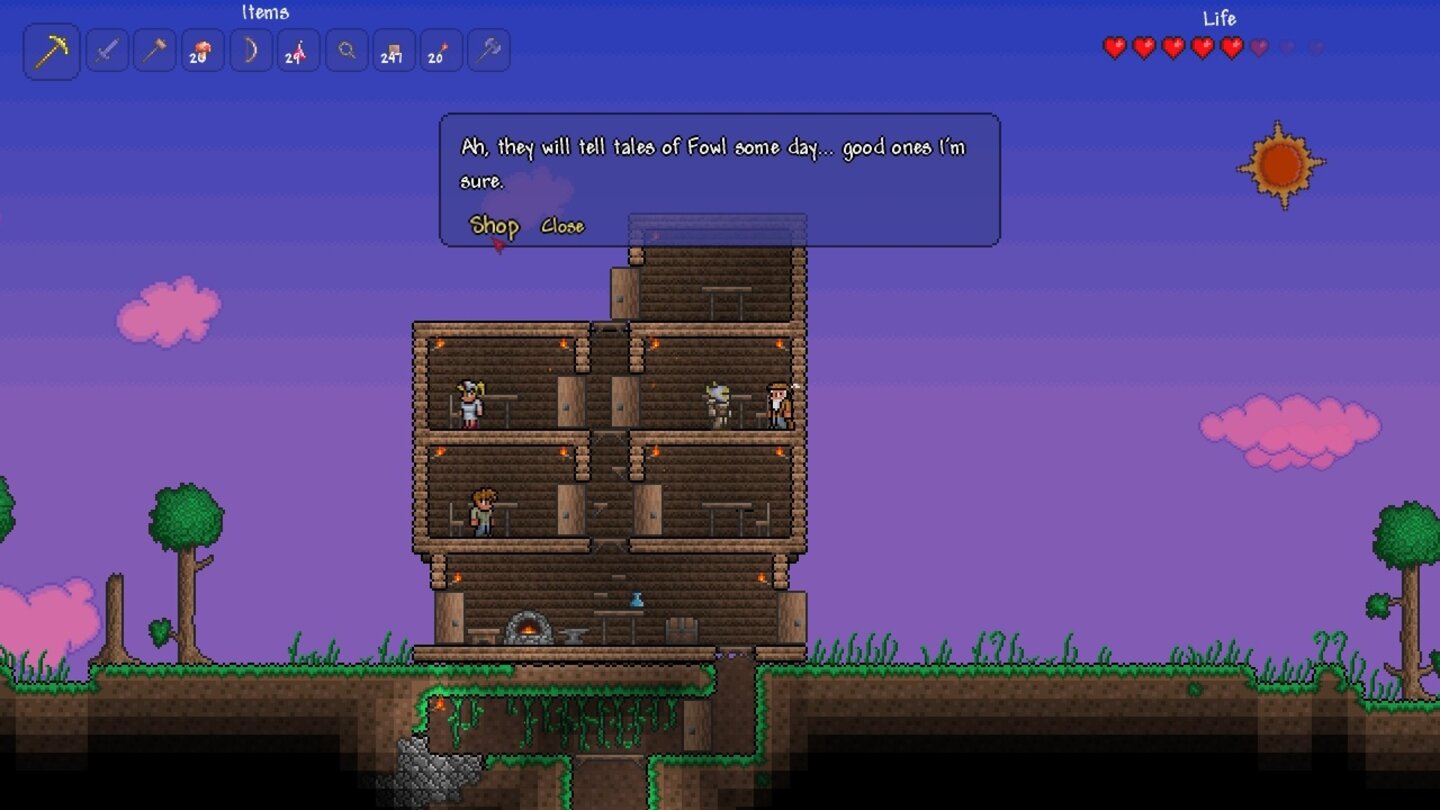Close the NPC dialogue window
This screenshot has width=1440, height=810.
pyautogui.click(x=562, y=227)
